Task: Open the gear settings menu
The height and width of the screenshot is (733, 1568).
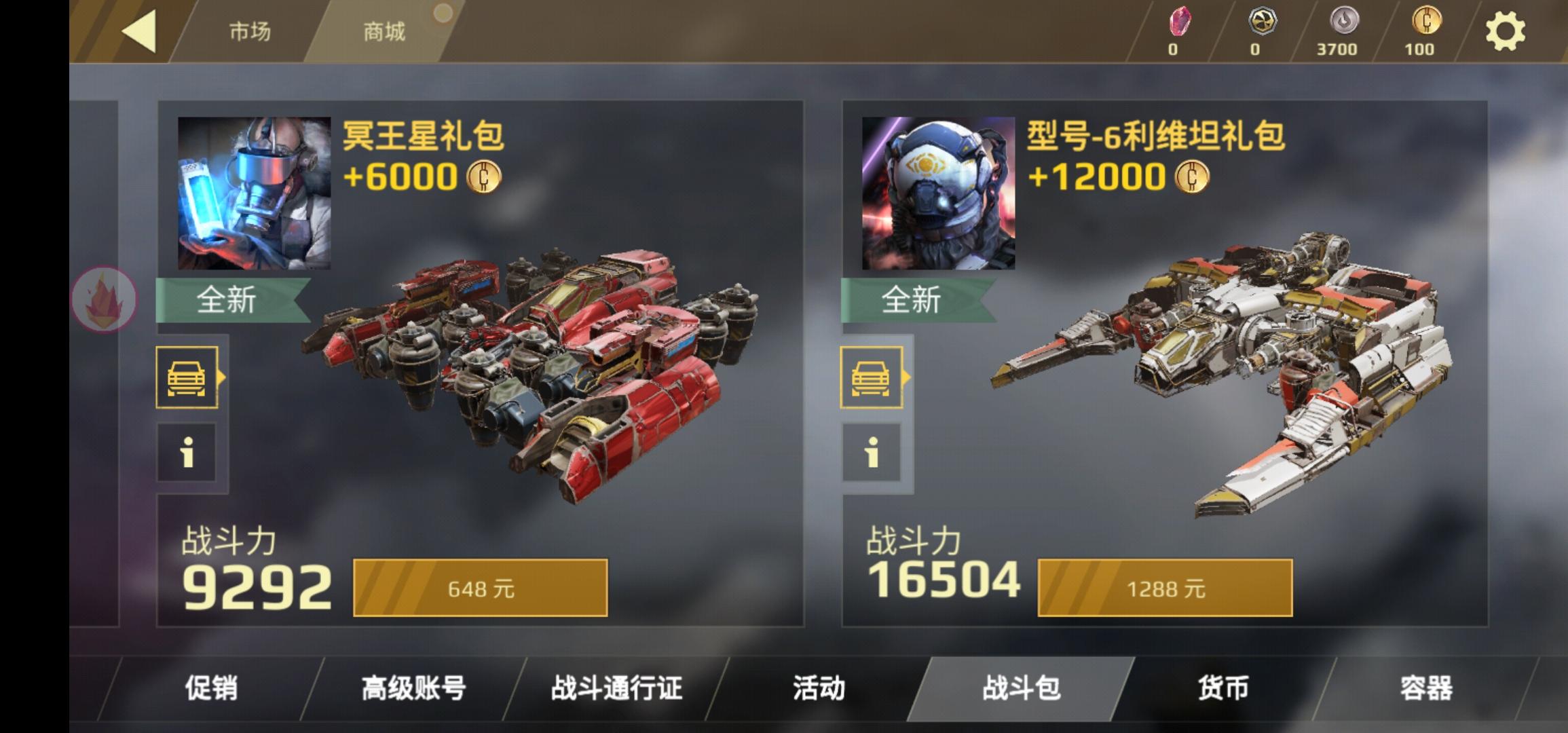Action: (x=1505, y=31)
